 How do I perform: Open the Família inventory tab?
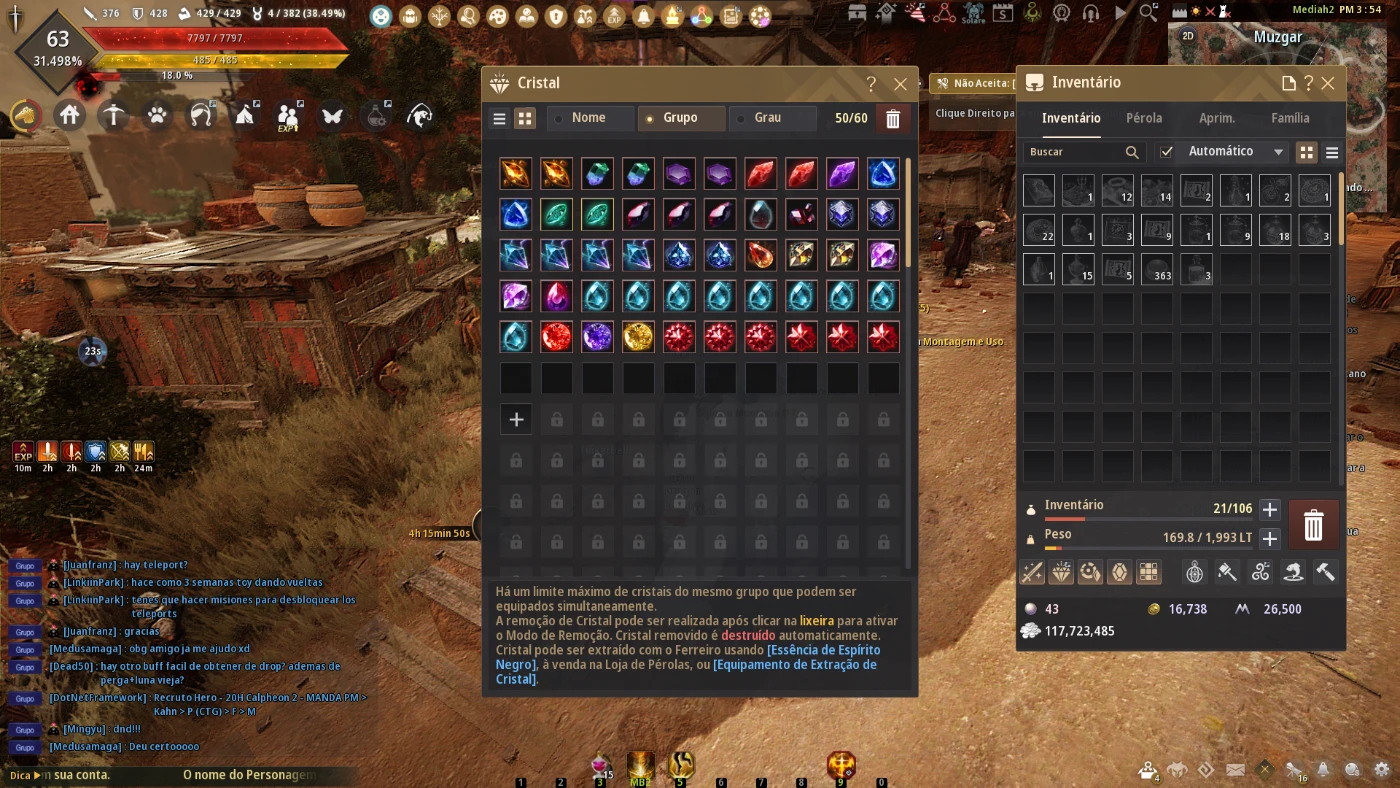1290,118
